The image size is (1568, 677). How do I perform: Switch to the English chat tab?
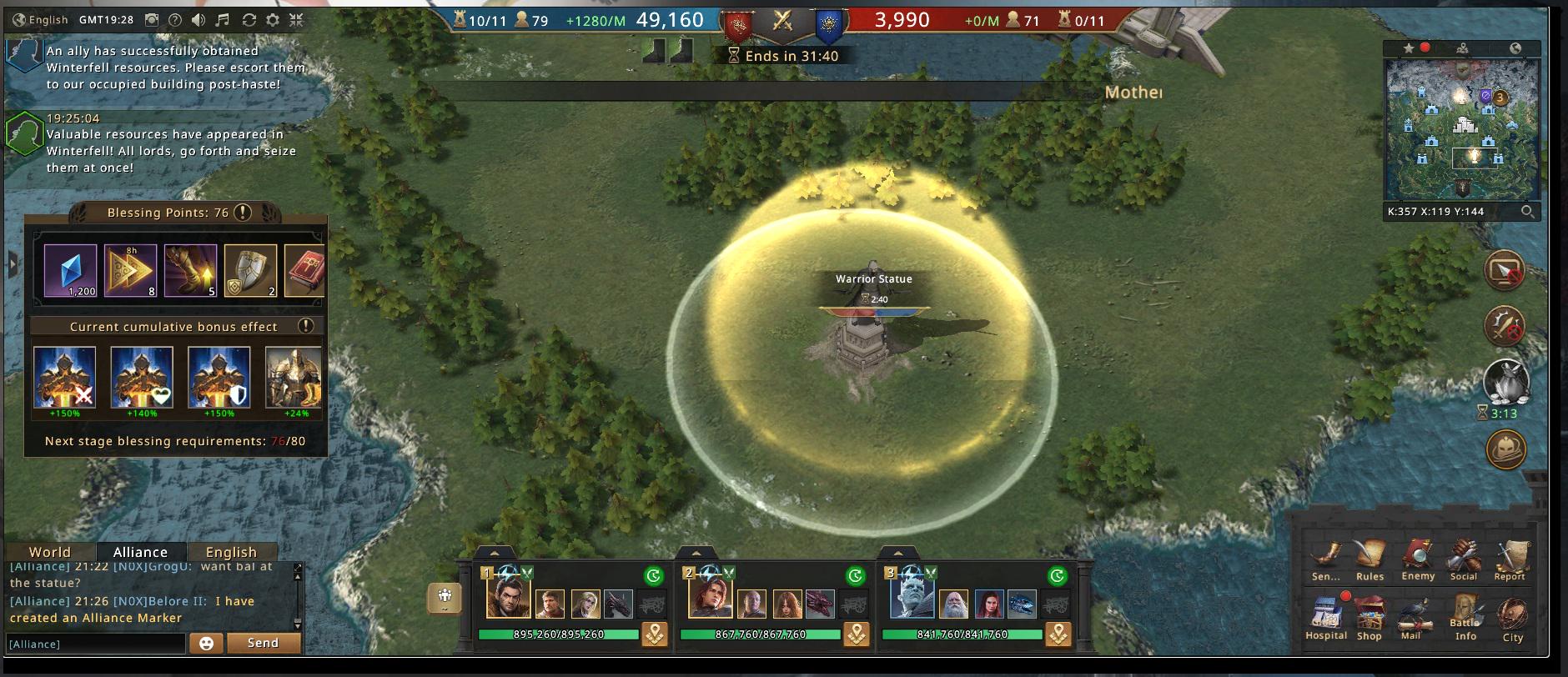231,552
